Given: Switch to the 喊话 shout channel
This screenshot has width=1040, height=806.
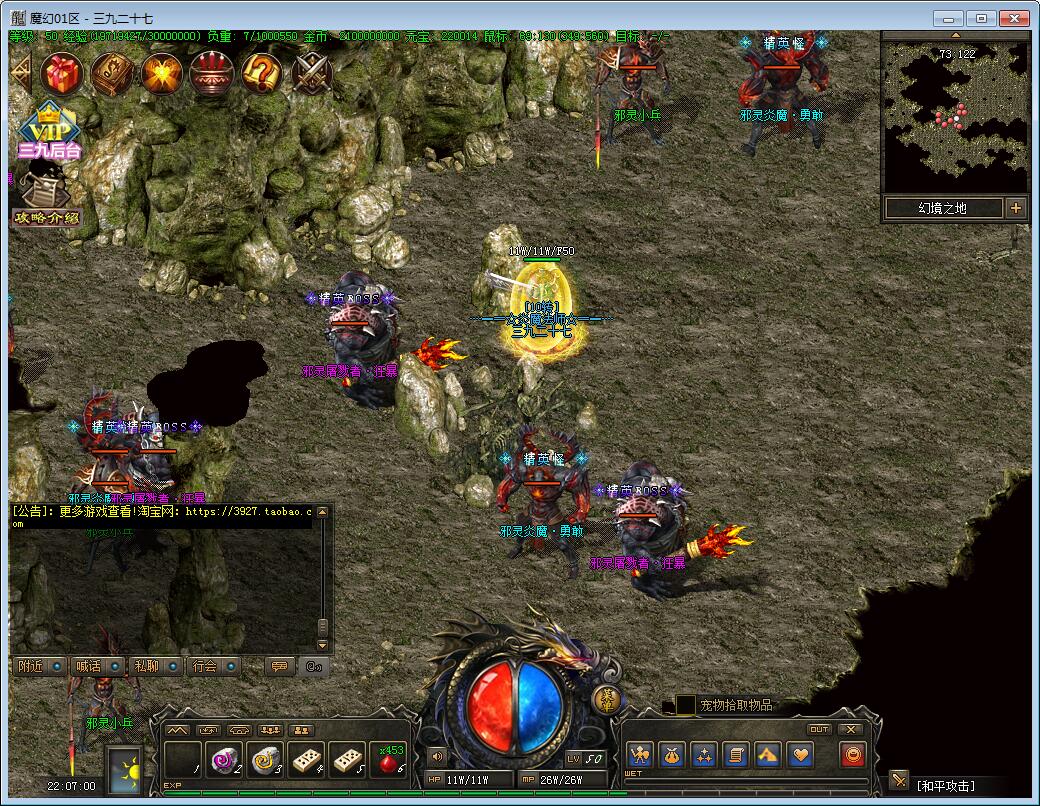Looking at the screenshot, I should [98, 666].
